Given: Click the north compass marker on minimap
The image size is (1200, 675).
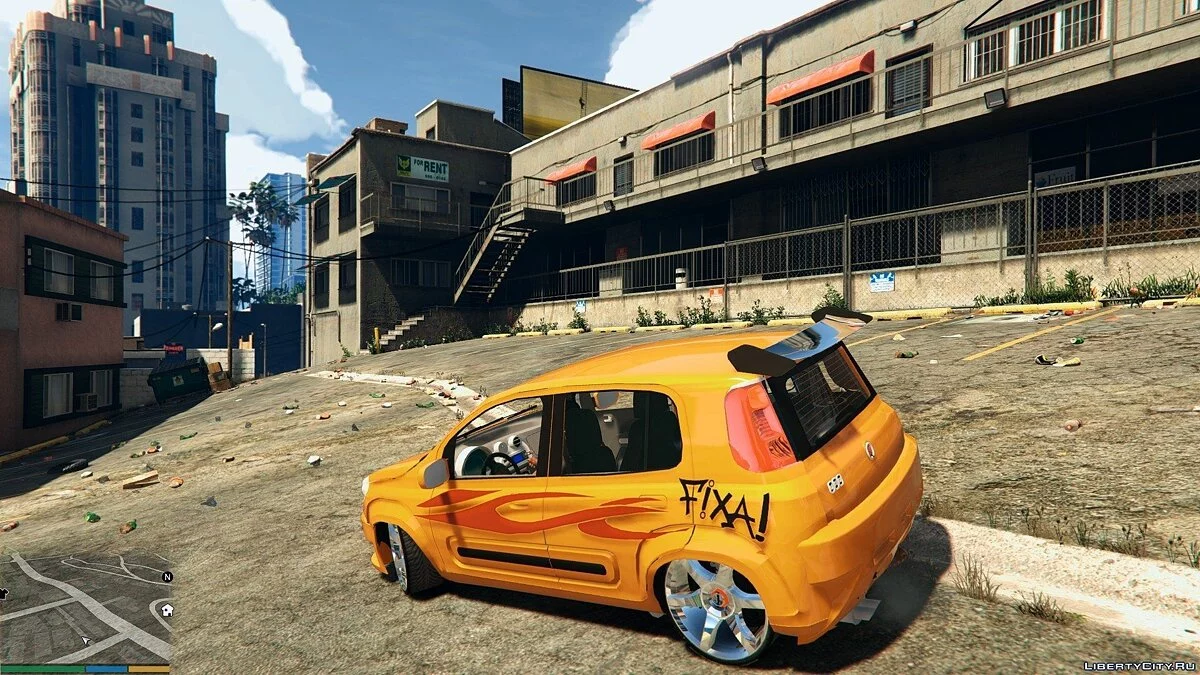Looking at the screenshot, I should coord(167,577).
